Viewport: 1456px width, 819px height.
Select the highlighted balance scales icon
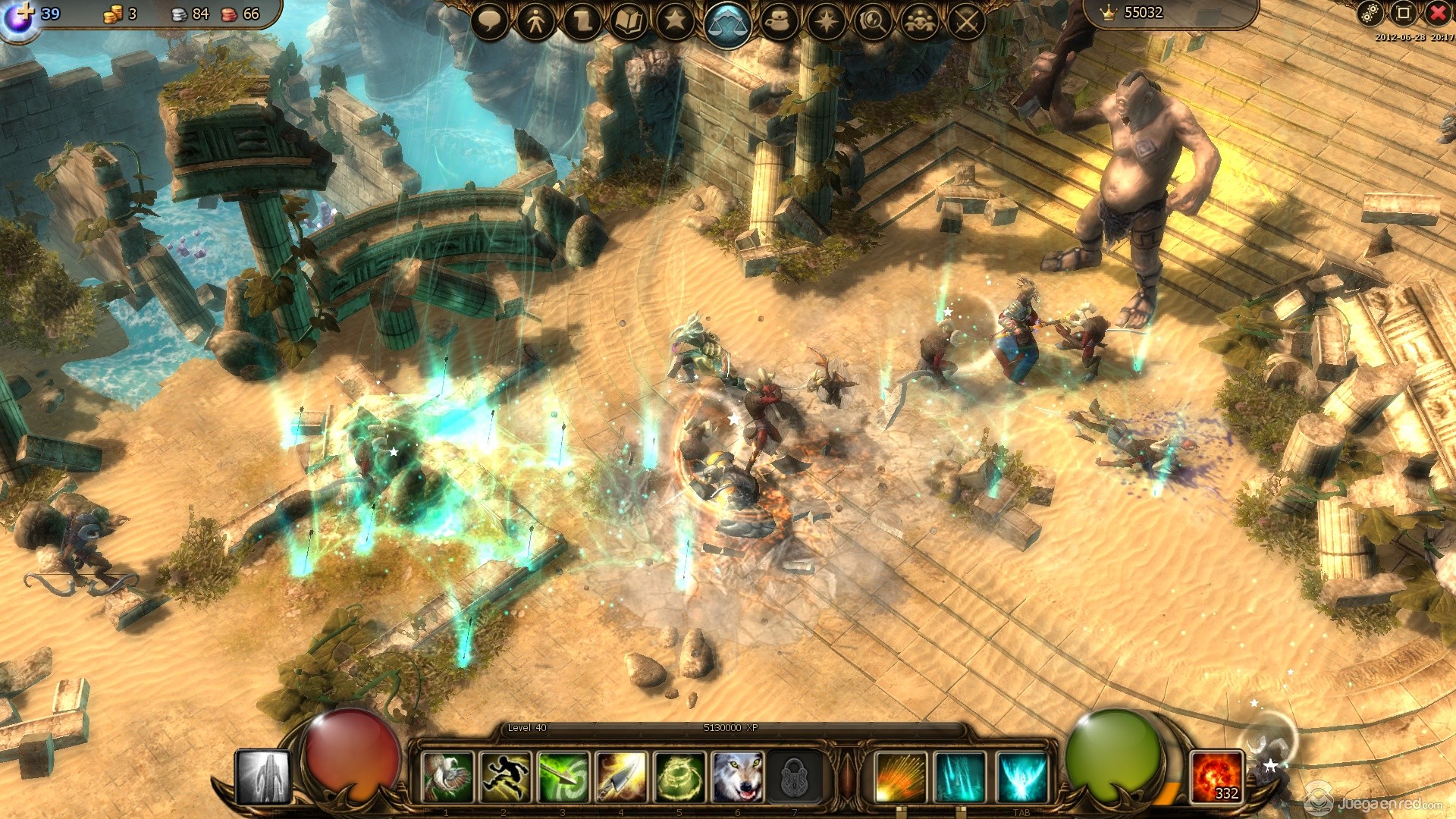727,24
